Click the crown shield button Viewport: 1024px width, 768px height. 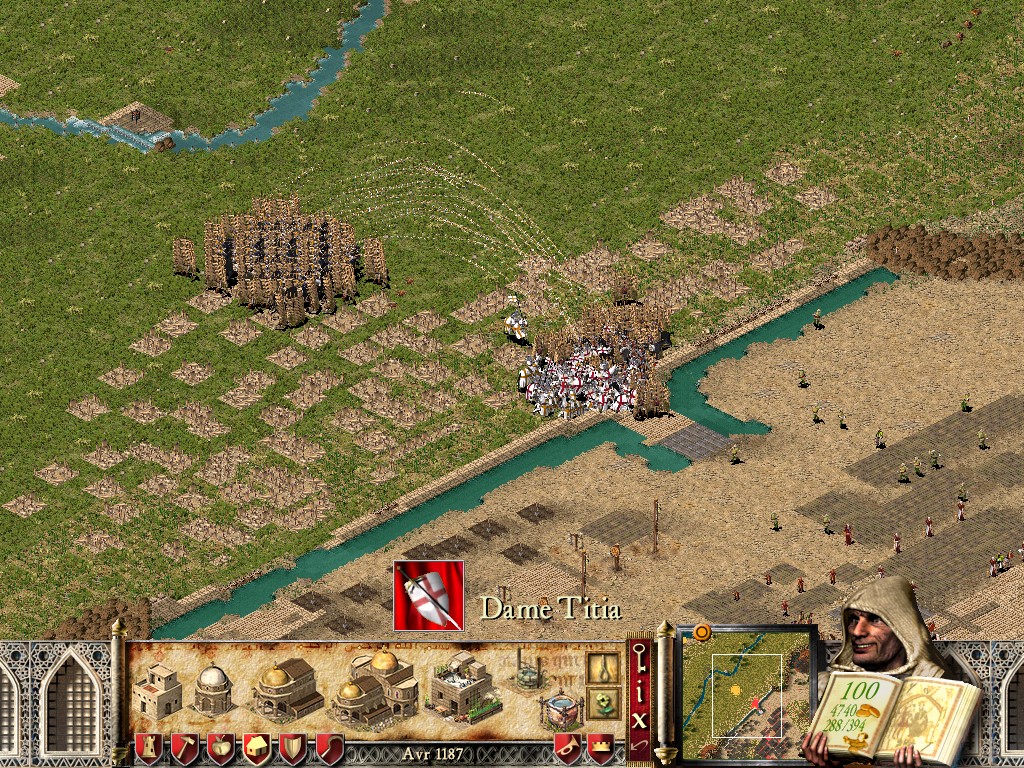pyautogui.click(x=600, y=748)
